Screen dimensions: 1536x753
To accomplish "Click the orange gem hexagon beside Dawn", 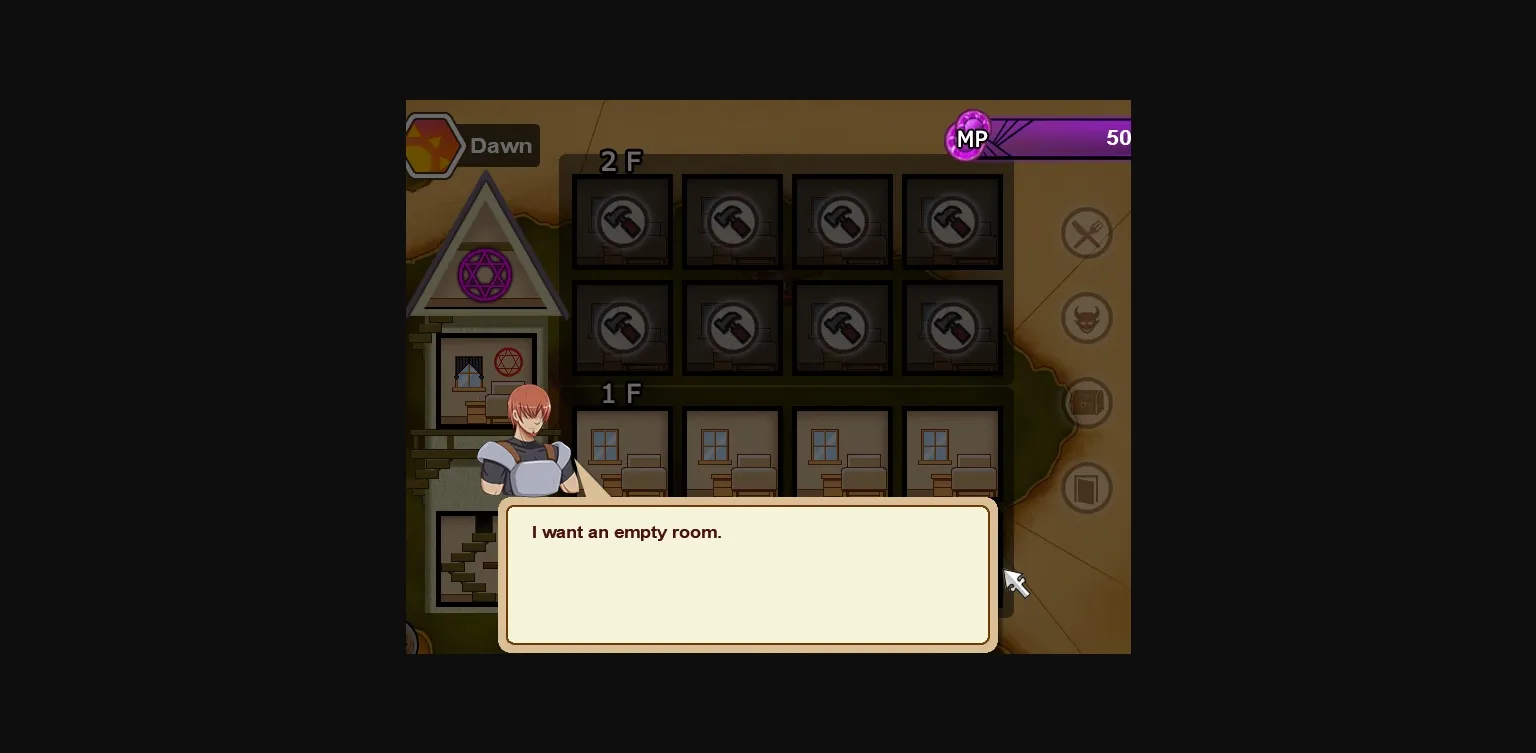I will 433,143.
